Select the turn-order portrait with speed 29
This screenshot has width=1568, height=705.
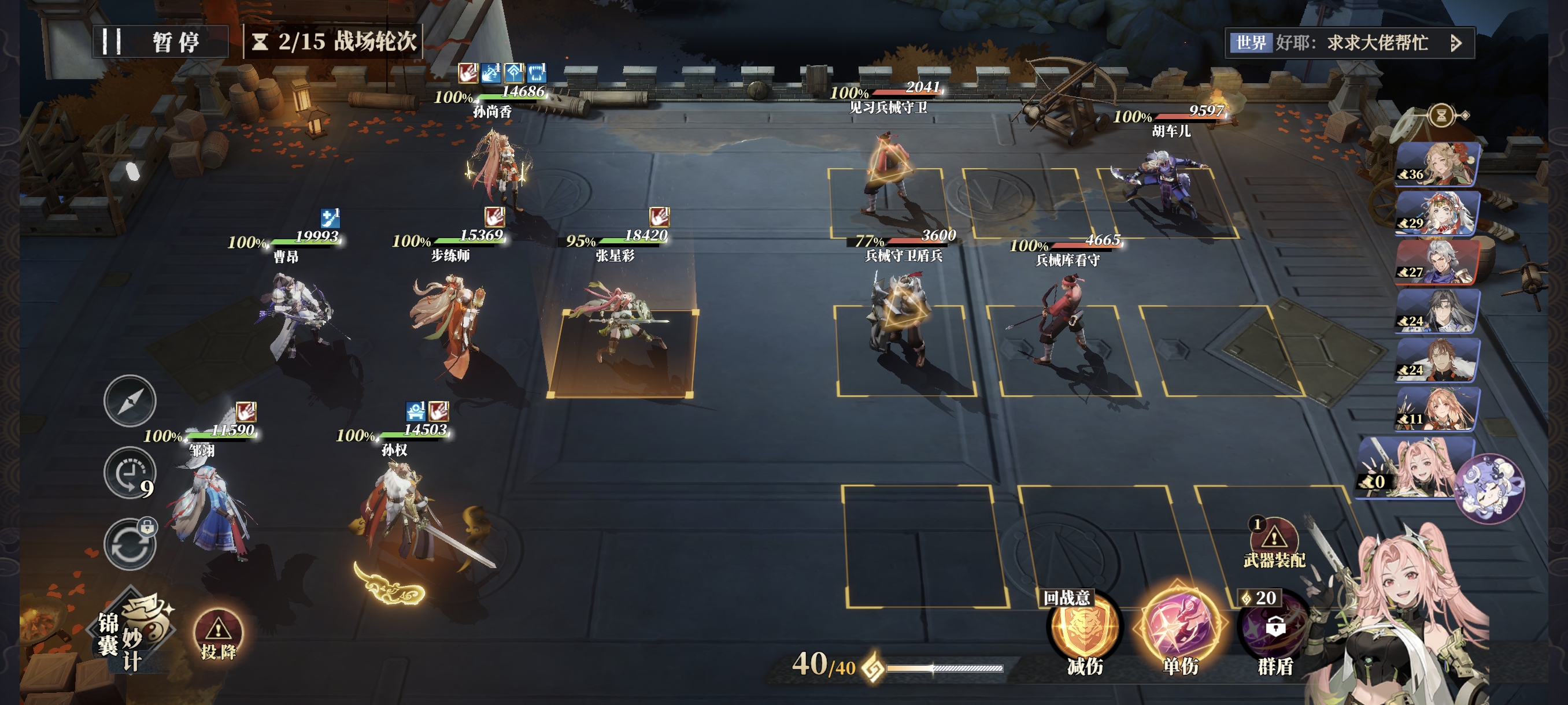[x=1437, y=213]
